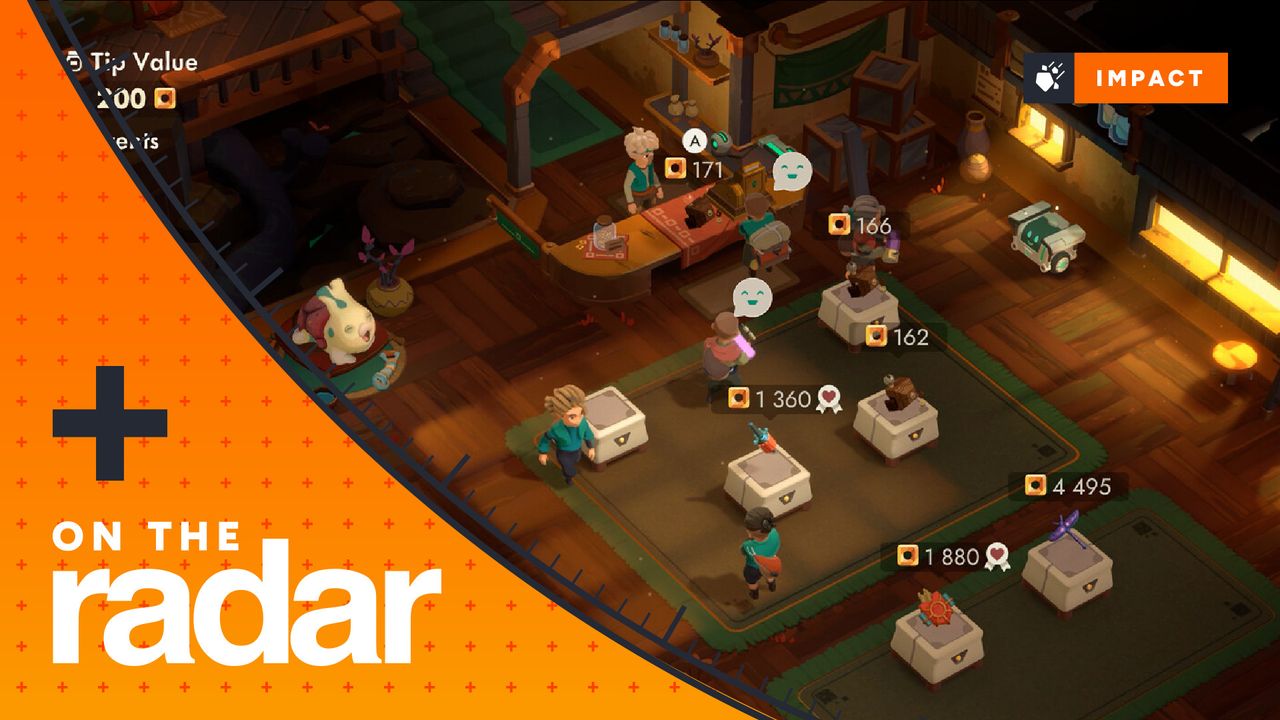
Task: Click the green robot near the lit window
Action: 1044,240
